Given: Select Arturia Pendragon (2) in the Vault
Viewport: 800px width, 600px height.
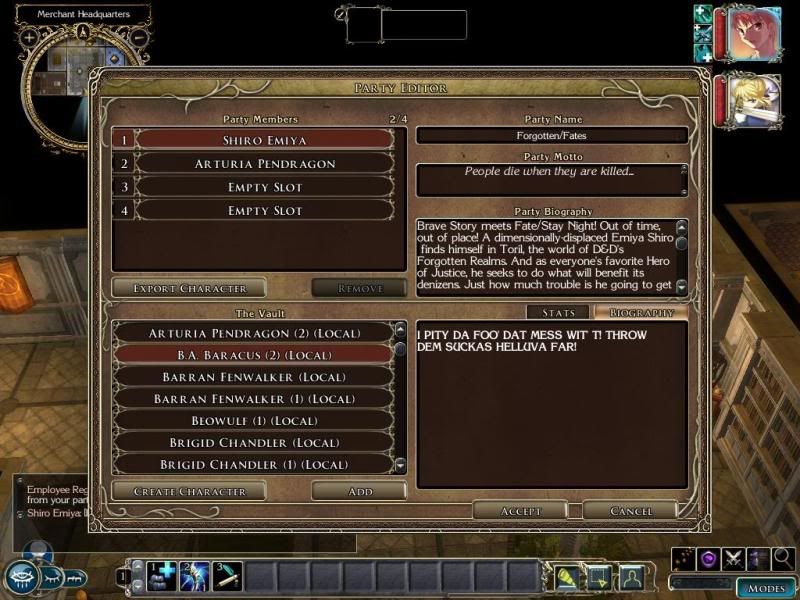Looking at the screenshot, I should (x=253, y=333).
